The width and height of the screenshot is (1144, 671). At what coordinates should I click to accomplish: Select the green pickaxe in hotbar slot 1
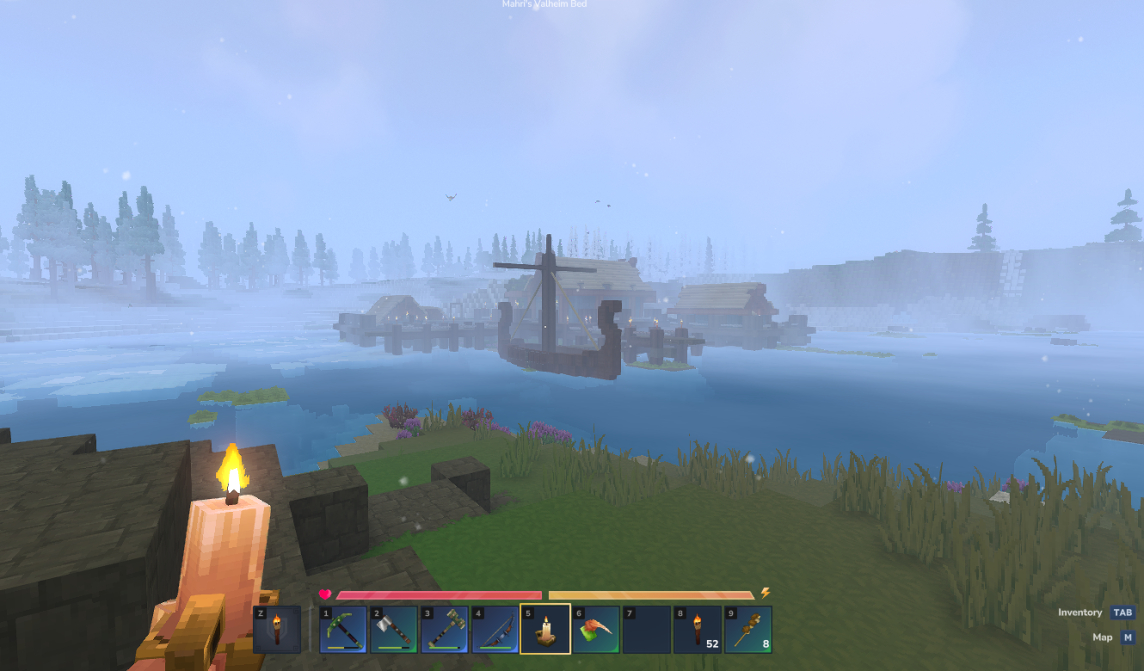point(343,629)
